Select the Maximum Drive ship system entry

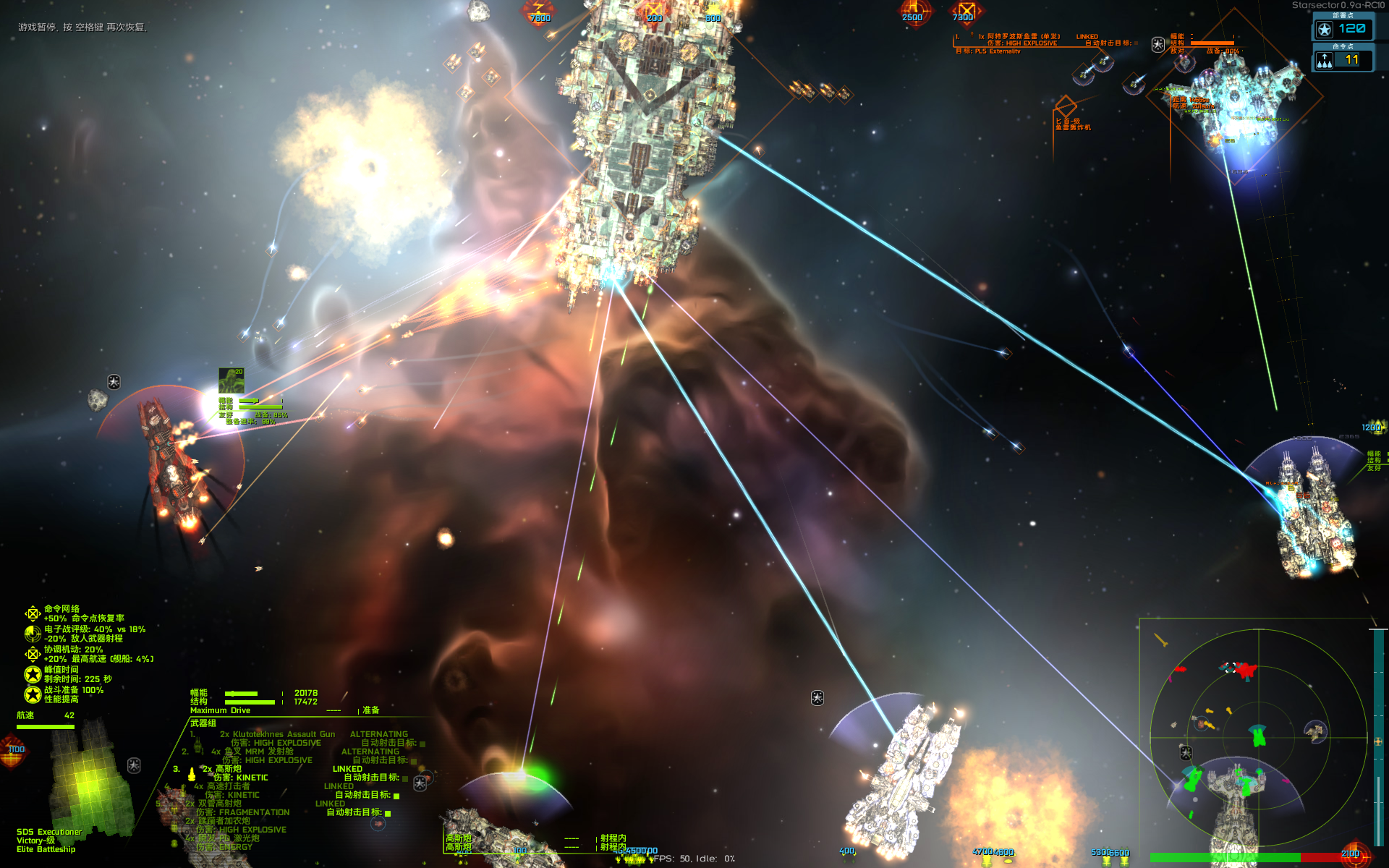(221, 710)
